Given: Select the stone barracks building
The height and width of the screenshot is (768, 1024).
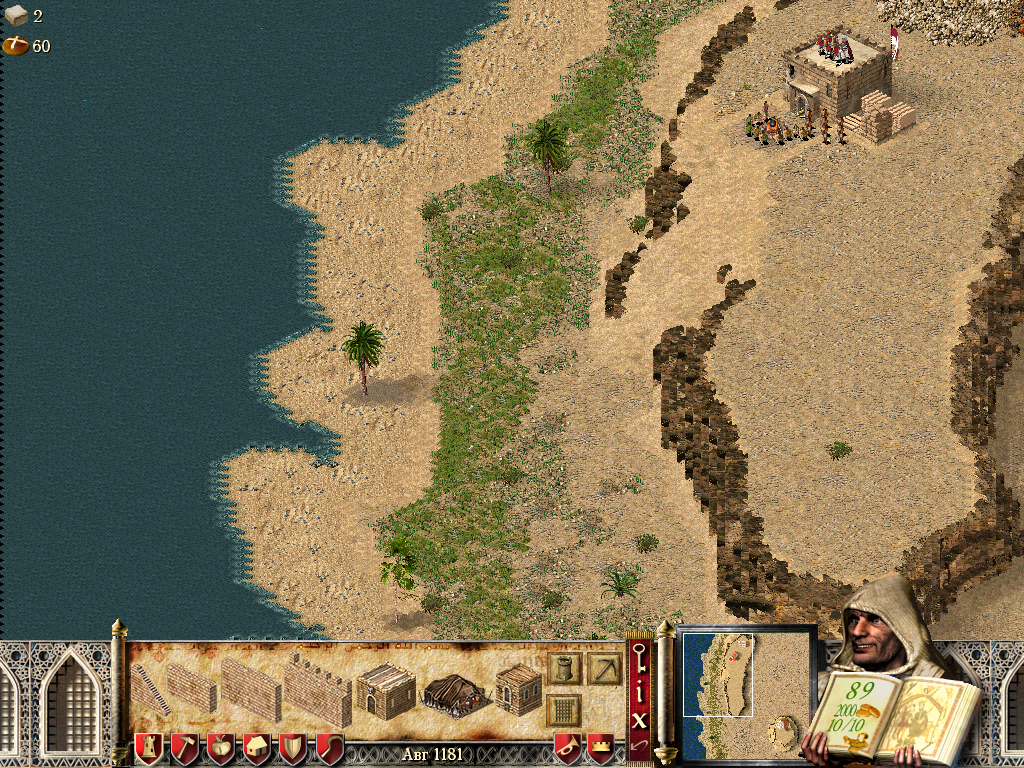Looking at the screenshot, I should (x=385, y=689).
